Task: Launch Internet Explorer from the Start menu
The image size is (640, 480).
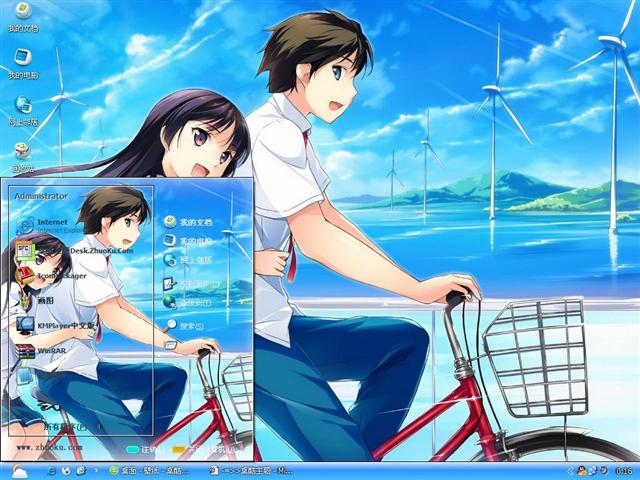Action: coord(56,222)
